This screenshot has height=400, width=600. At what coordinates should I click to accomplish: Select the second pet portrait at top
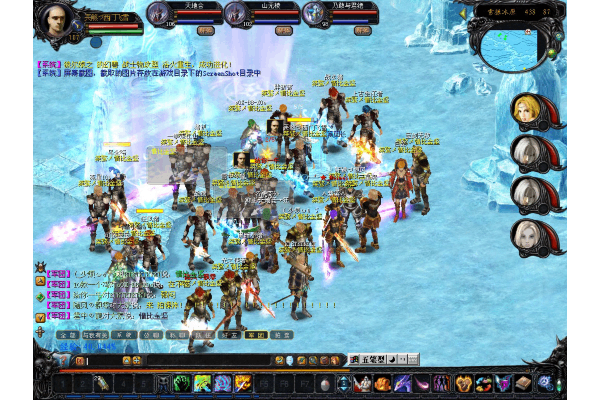[x=235, y=12]
